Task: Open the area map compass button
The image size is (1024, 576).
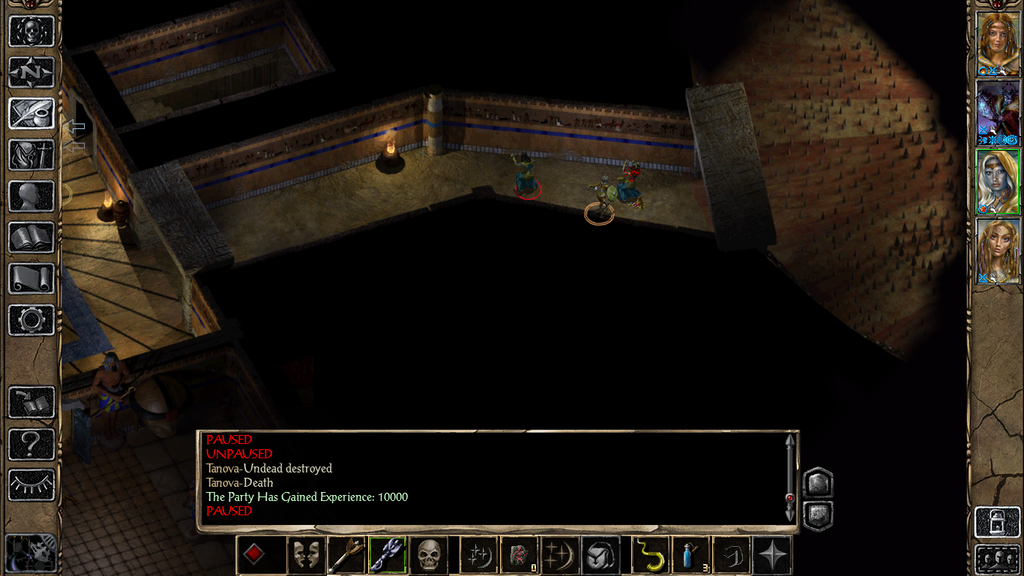Action: [x=31, y=72]
